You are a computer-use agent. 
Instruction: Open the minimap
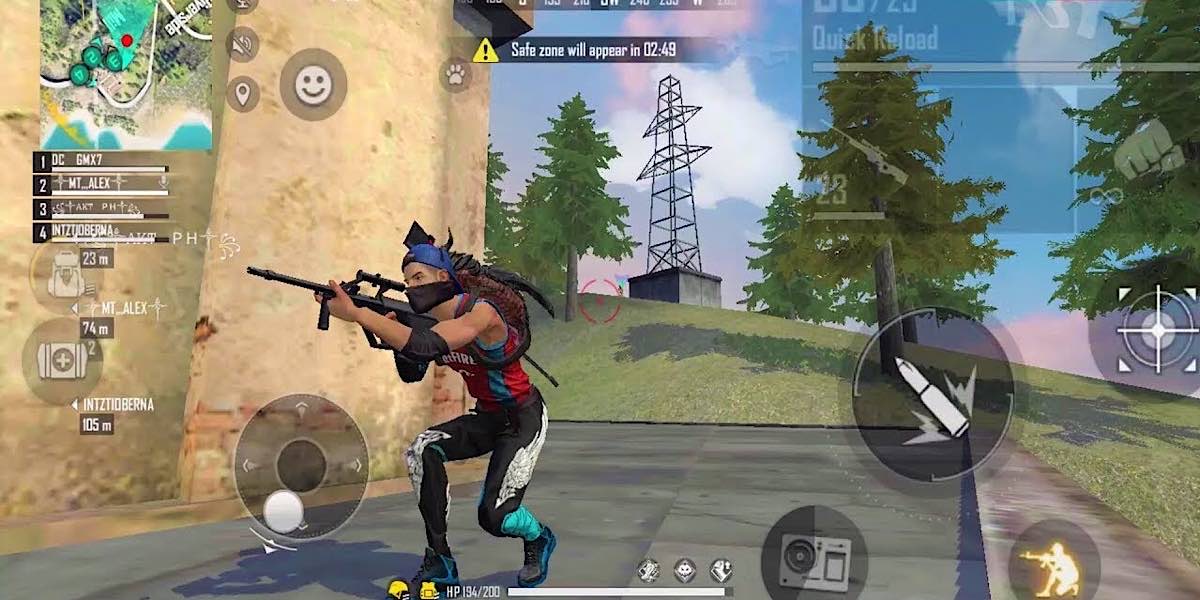[x=125, y=73]
